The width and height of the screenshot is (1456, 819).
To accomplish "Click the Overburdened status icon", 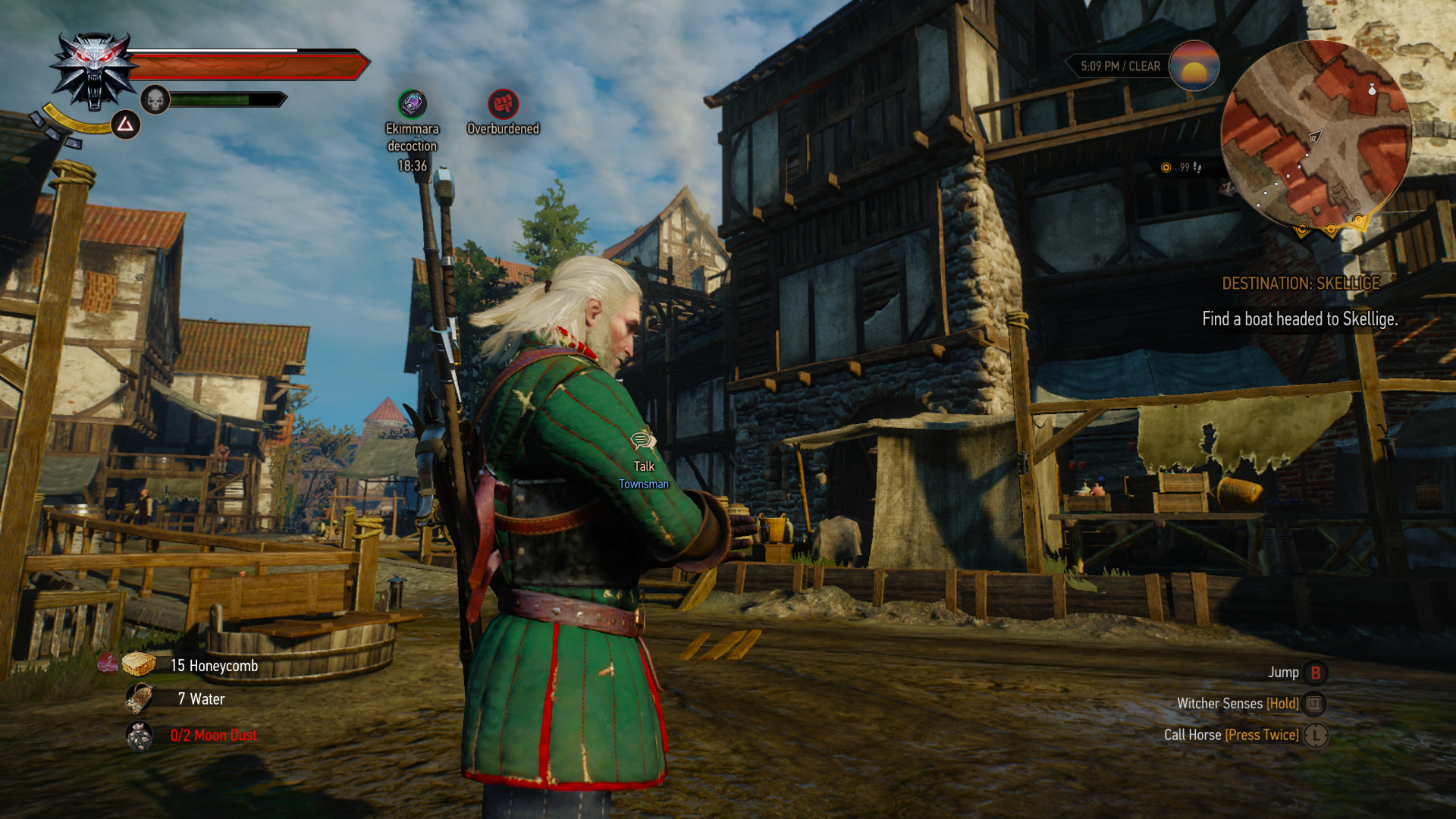I will click(503, 104).
